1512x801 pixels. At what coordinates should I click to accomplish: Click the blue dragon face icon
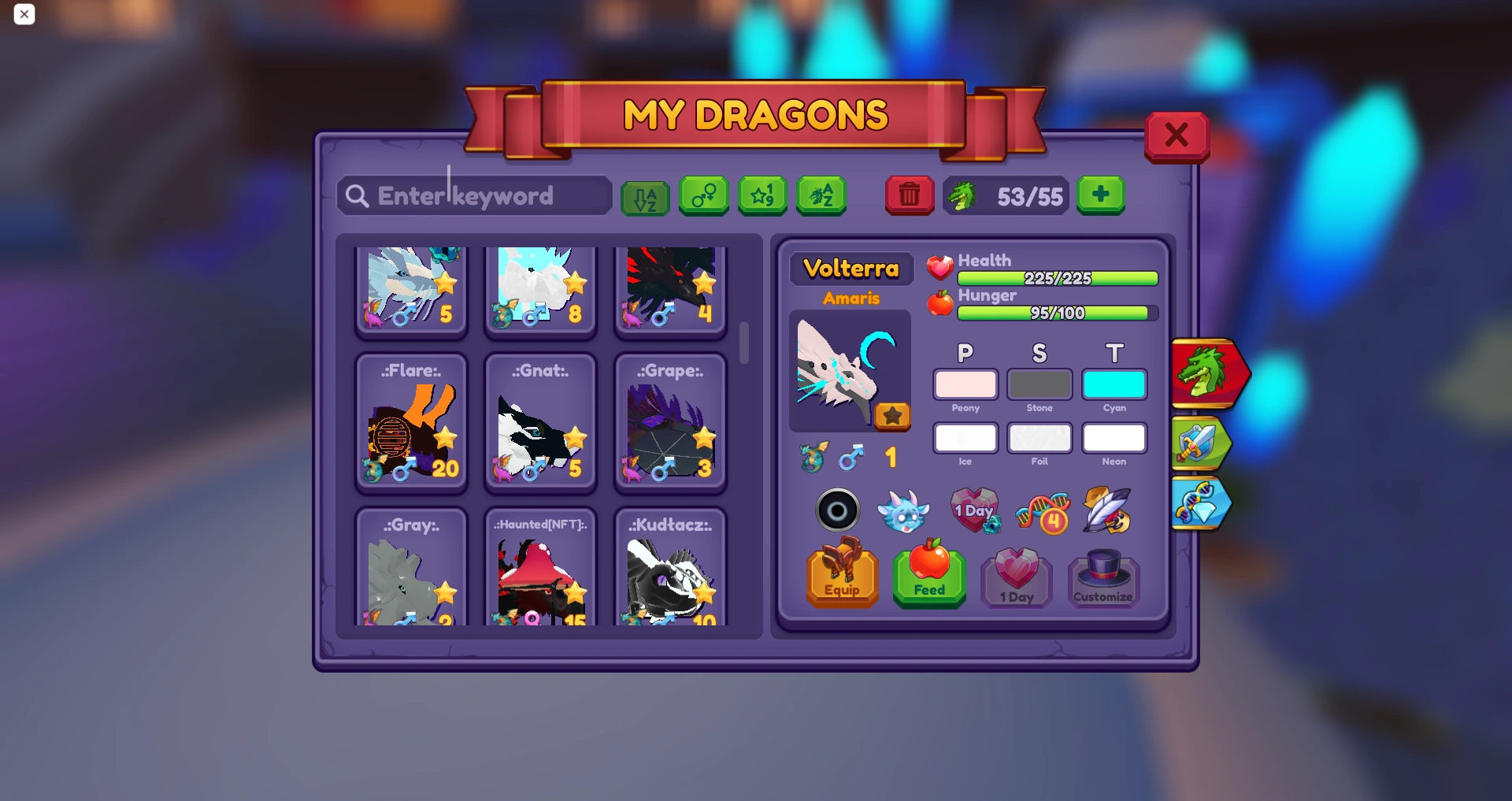point(906,511)
